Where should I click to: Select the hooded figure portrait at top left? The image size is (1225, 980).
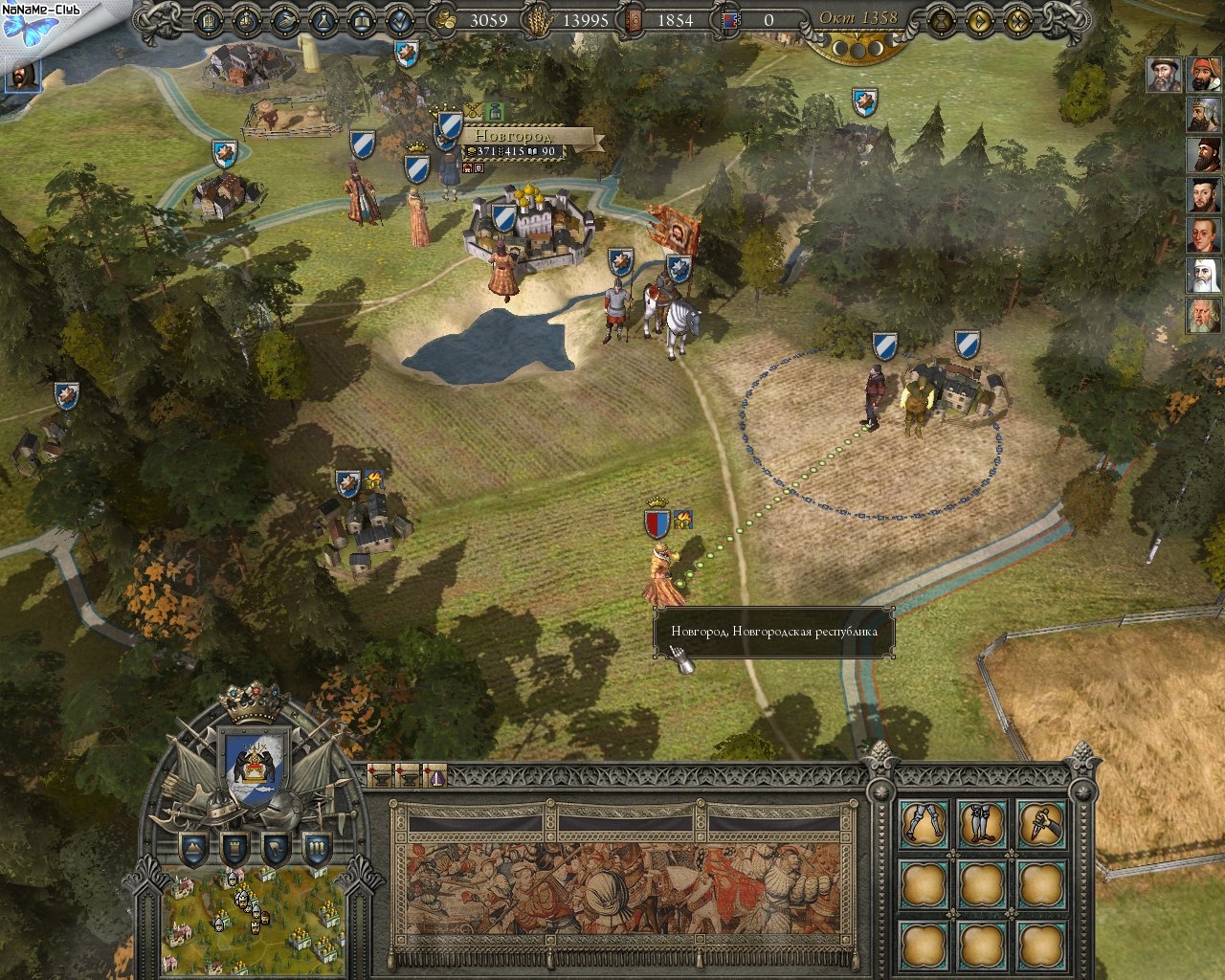click(x=24, y=75)
